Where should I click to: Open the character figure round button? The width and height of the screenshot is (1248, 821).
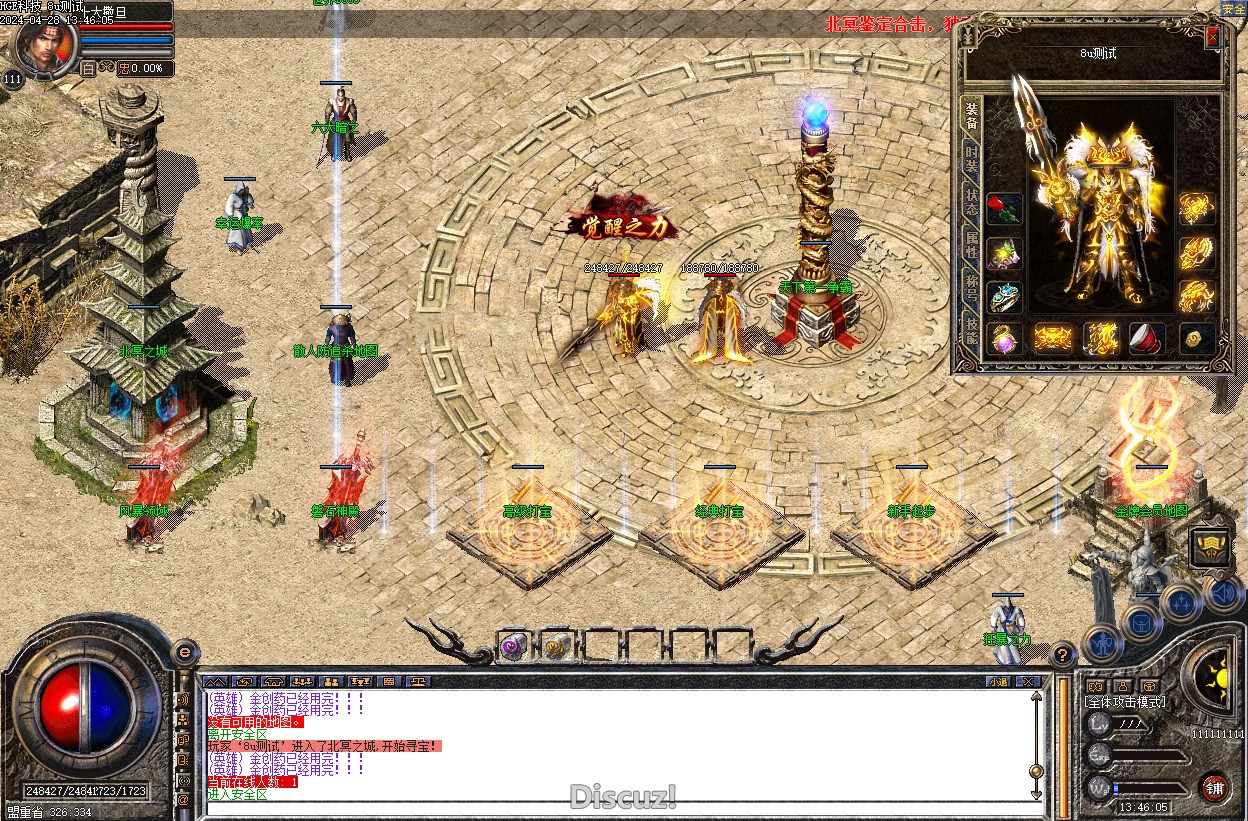pyautogui.click(x=1102, y=641)
